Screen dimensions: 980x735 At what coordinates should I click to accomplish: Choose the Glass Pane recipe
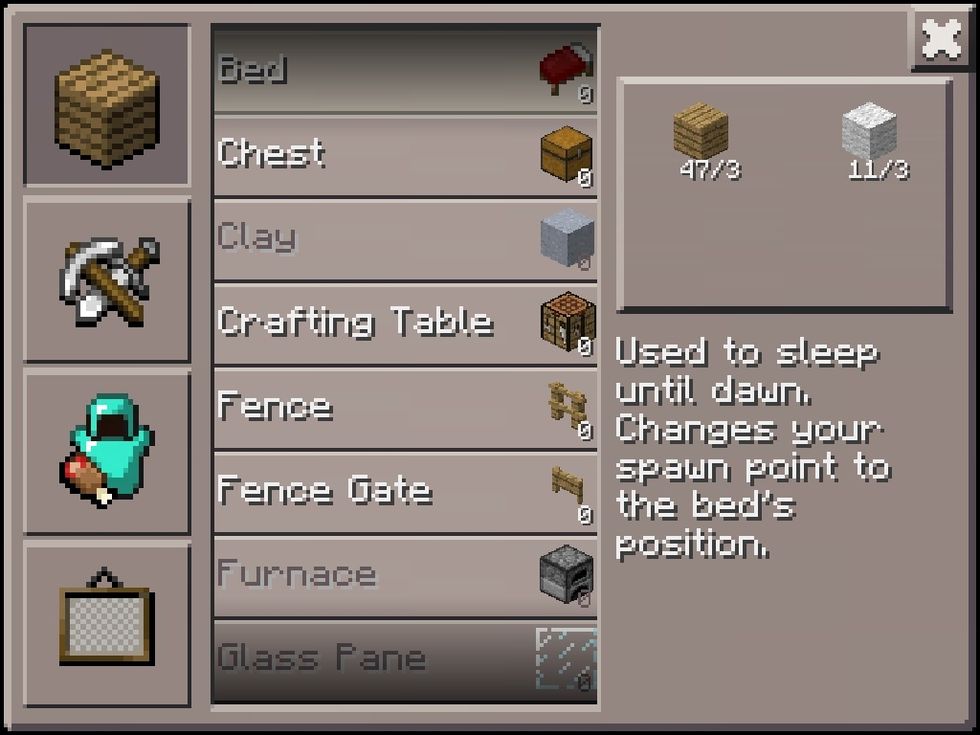click(405, 659)
